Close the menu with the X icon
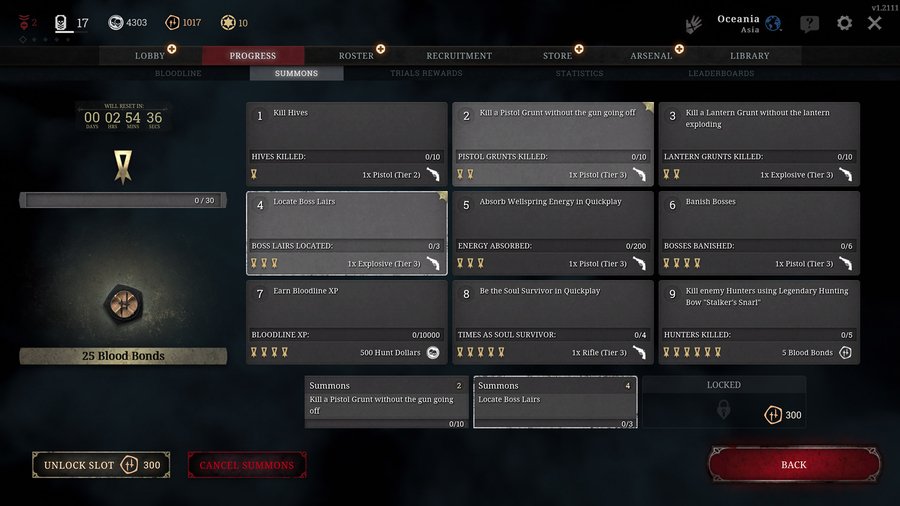This screenshot has height=506, width=900. 875,23
